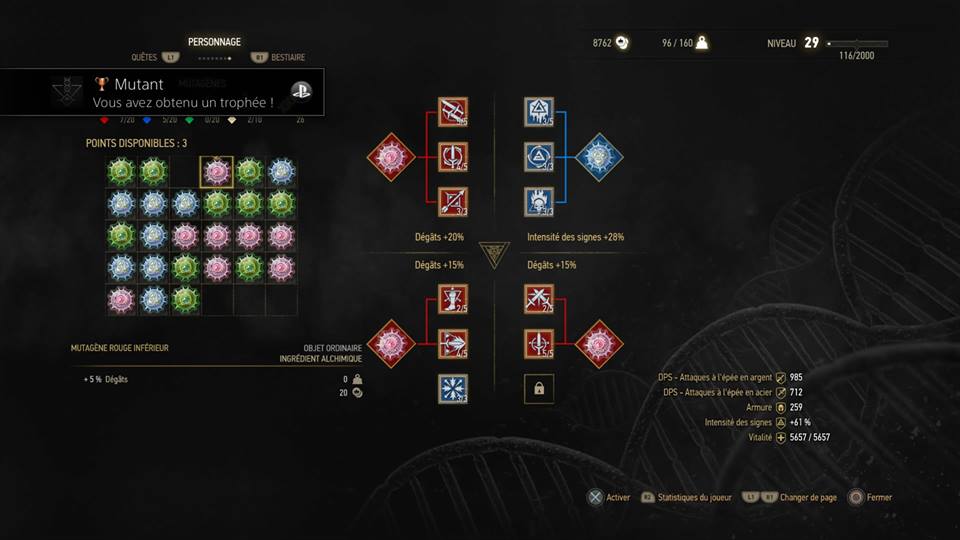
Task: Open the central triangular emblem between skill groups
Action: [x=495, y=255]
